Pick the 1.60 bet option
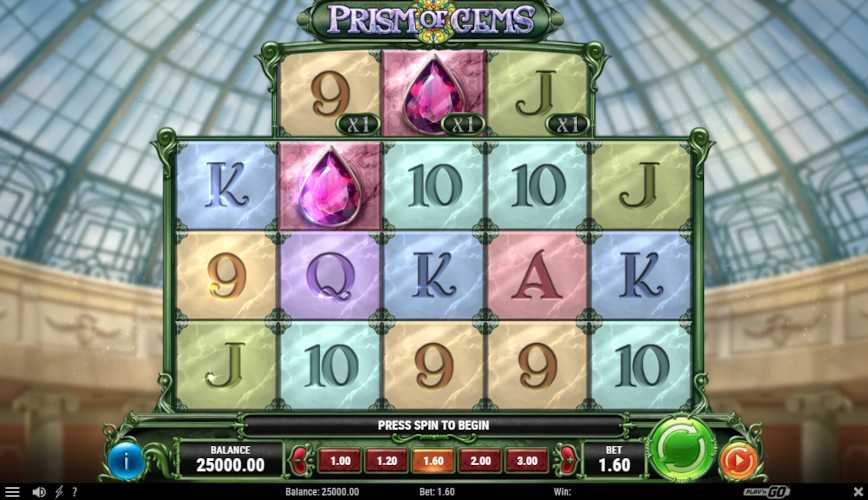The height and width of the screenshot is (500, 868). coord(433,461)
